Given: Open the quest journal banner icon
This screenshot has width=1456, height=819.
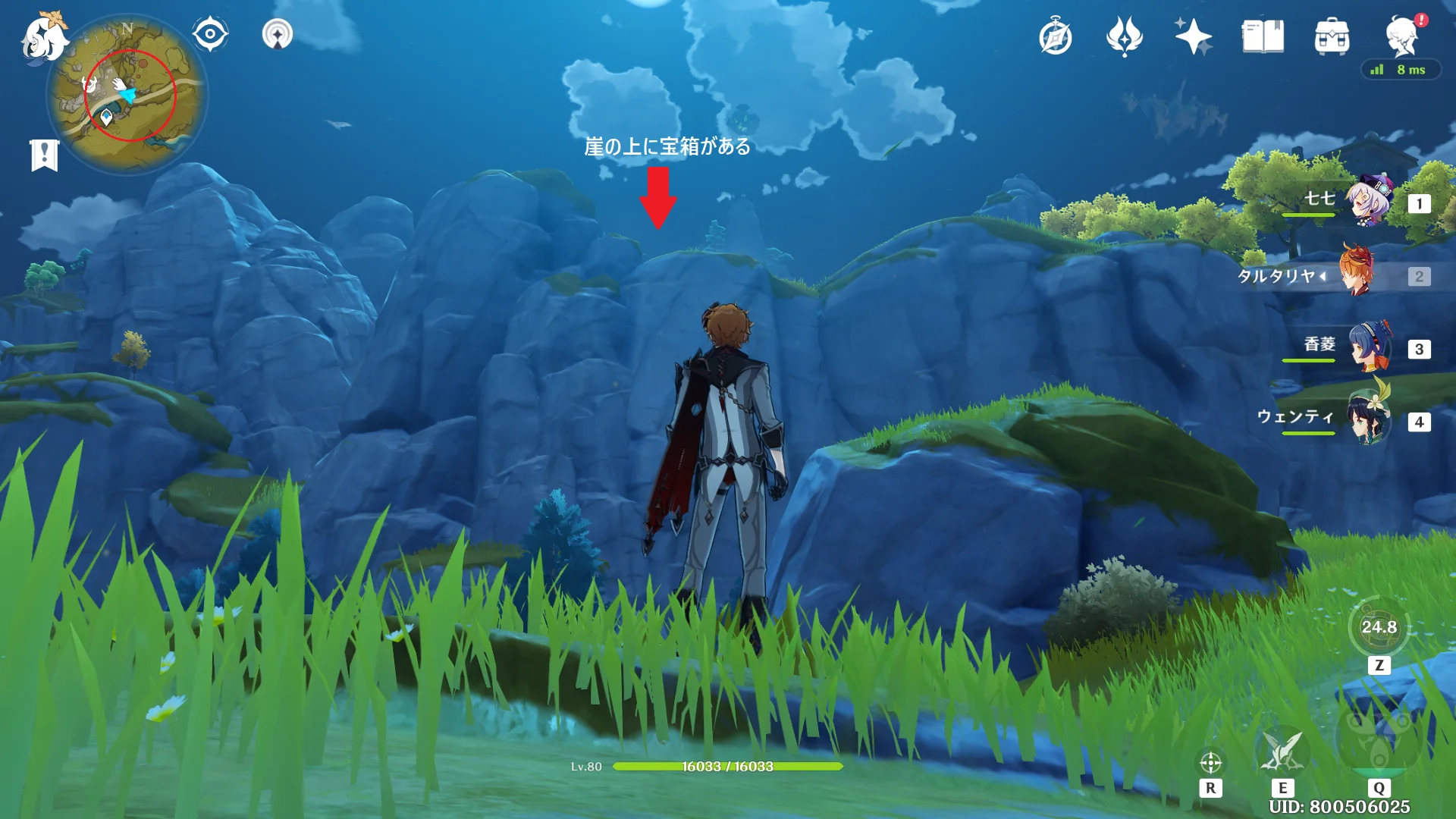Looking at the screenshot, I should tap(45, 155).
